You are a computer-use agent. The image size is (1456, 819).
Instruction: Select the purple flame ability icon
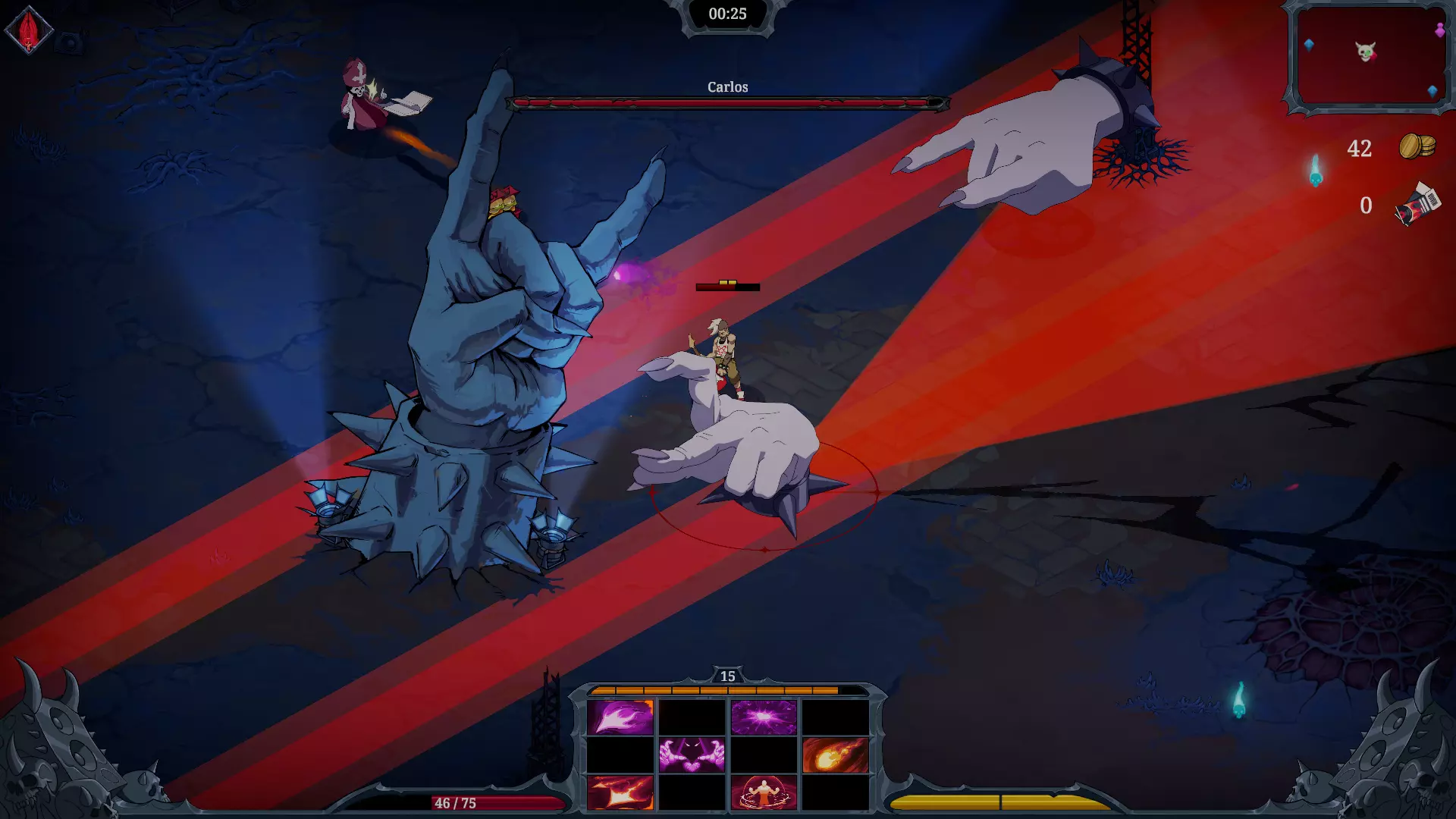(620, 717)
